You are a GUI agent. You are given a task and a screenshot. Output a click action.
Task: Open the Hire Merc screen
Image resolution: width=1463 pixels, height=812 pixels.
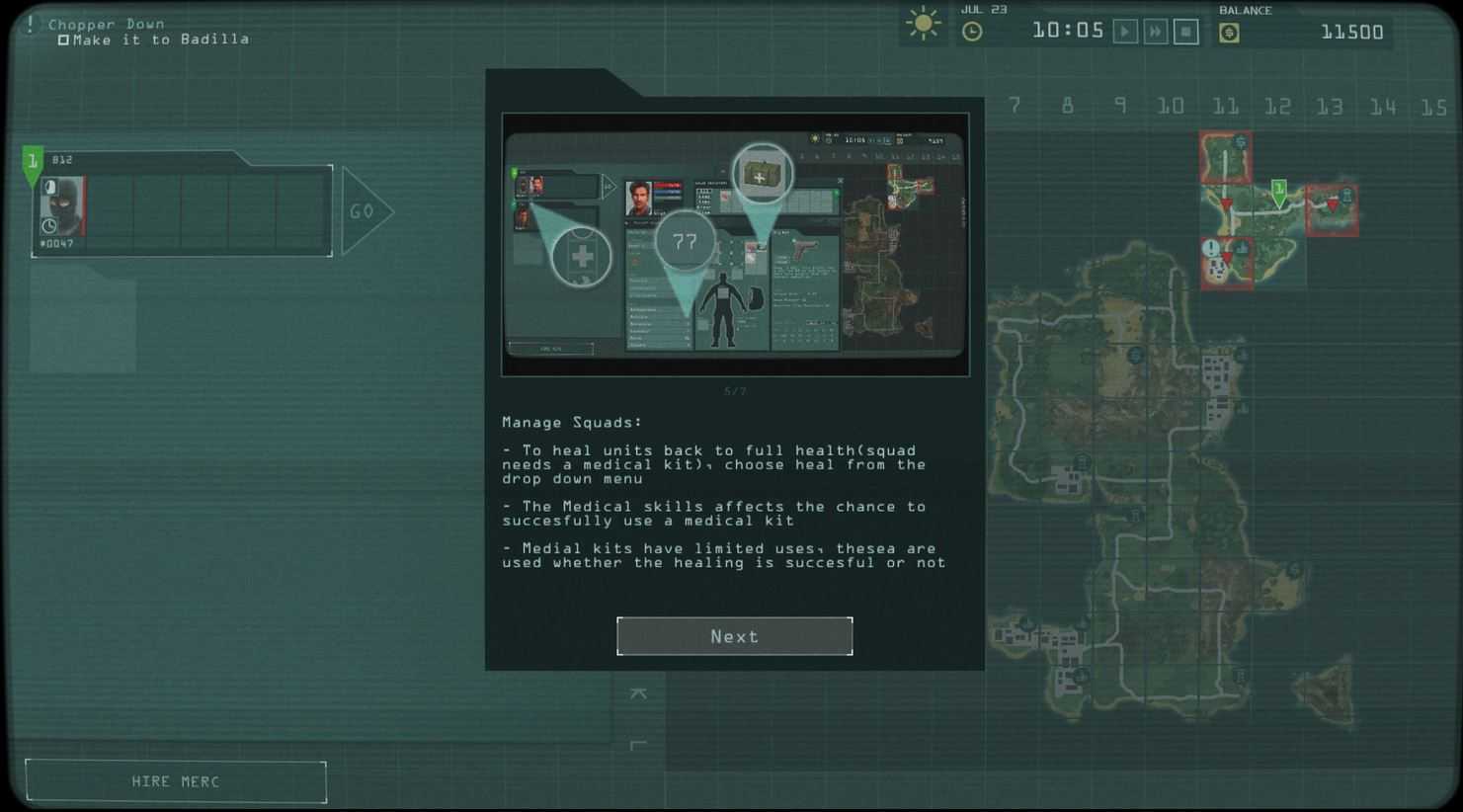coord(176,781)
